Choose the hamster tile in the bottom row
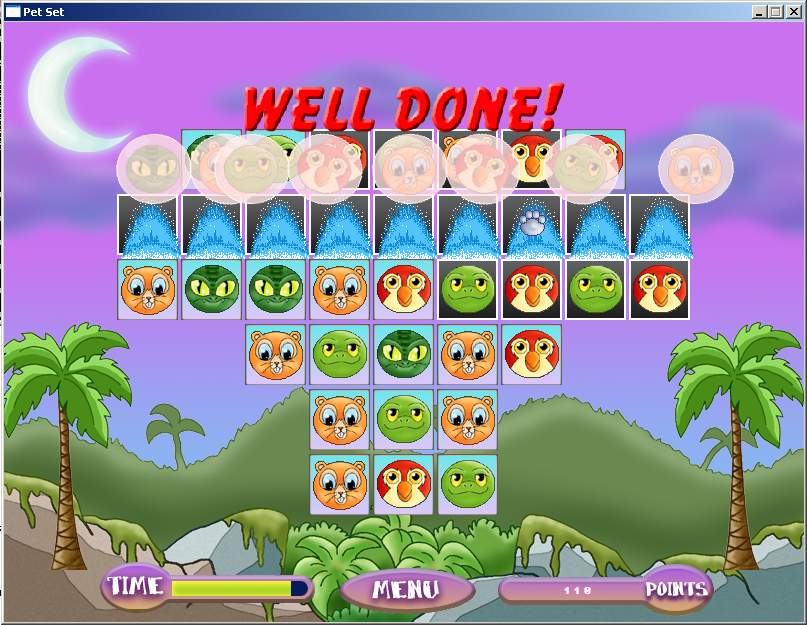807x625 pixels. coord(340,484)
